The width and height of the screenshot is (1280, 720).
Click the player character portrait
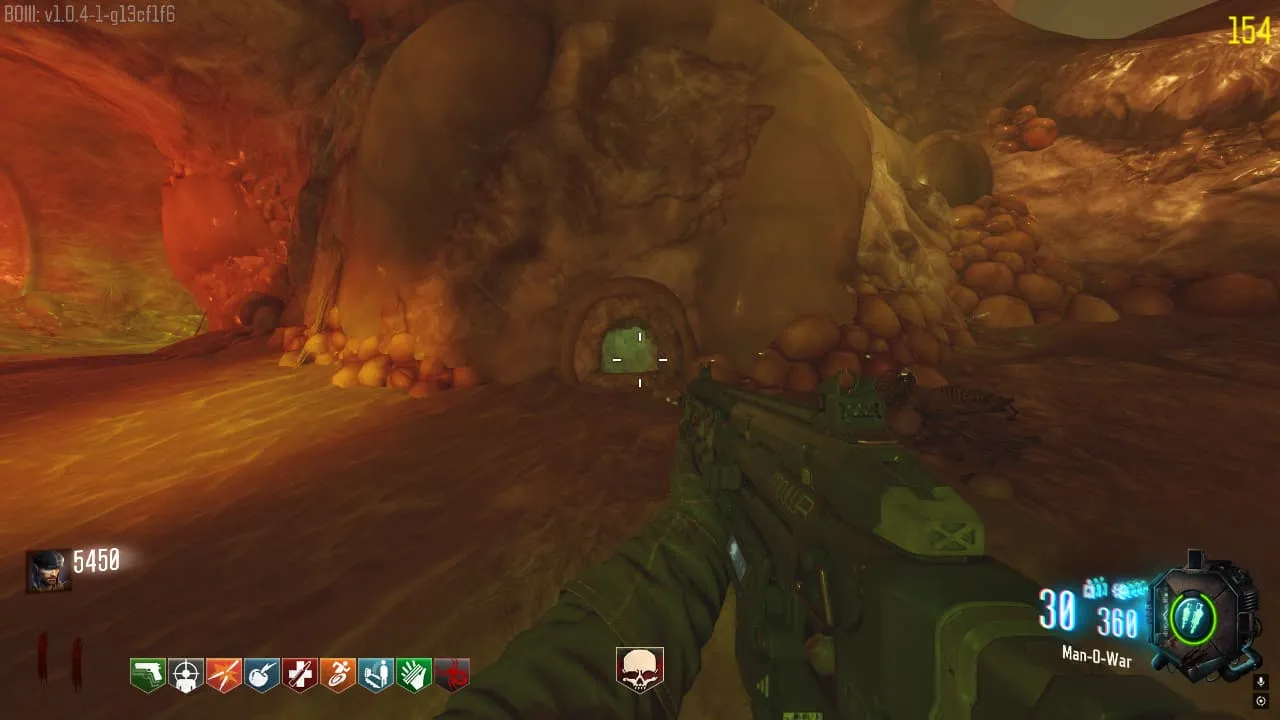[x=48, y=571]
